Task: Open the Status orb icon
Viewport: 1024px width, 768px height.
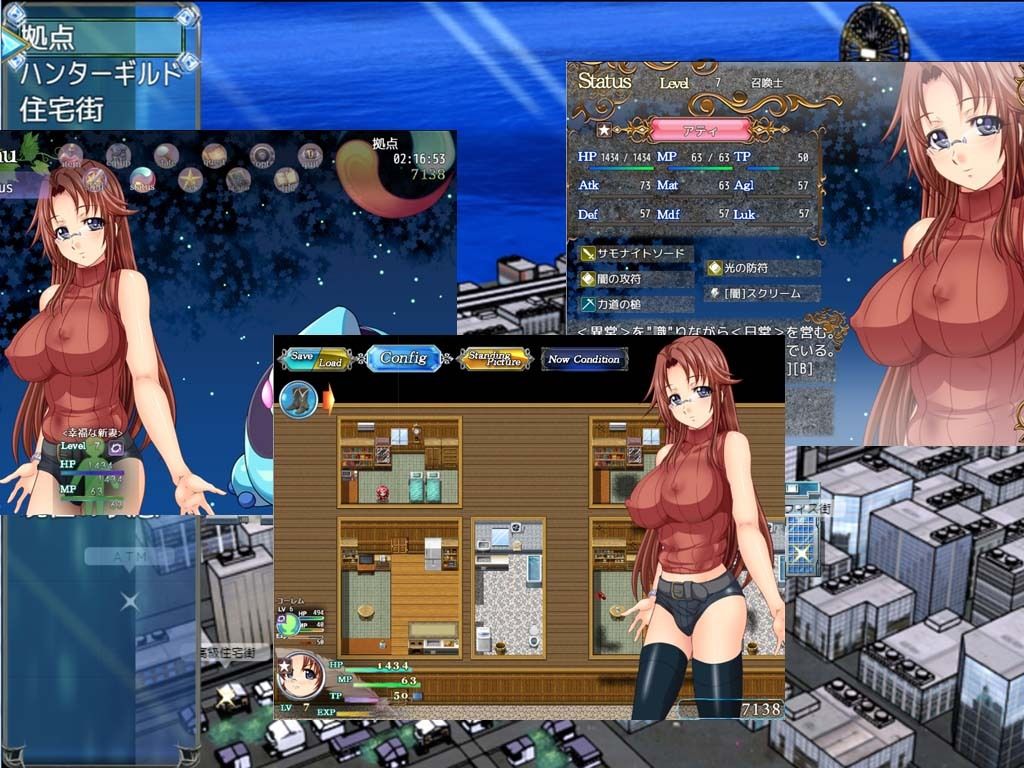Action: [x=142, y=180]
